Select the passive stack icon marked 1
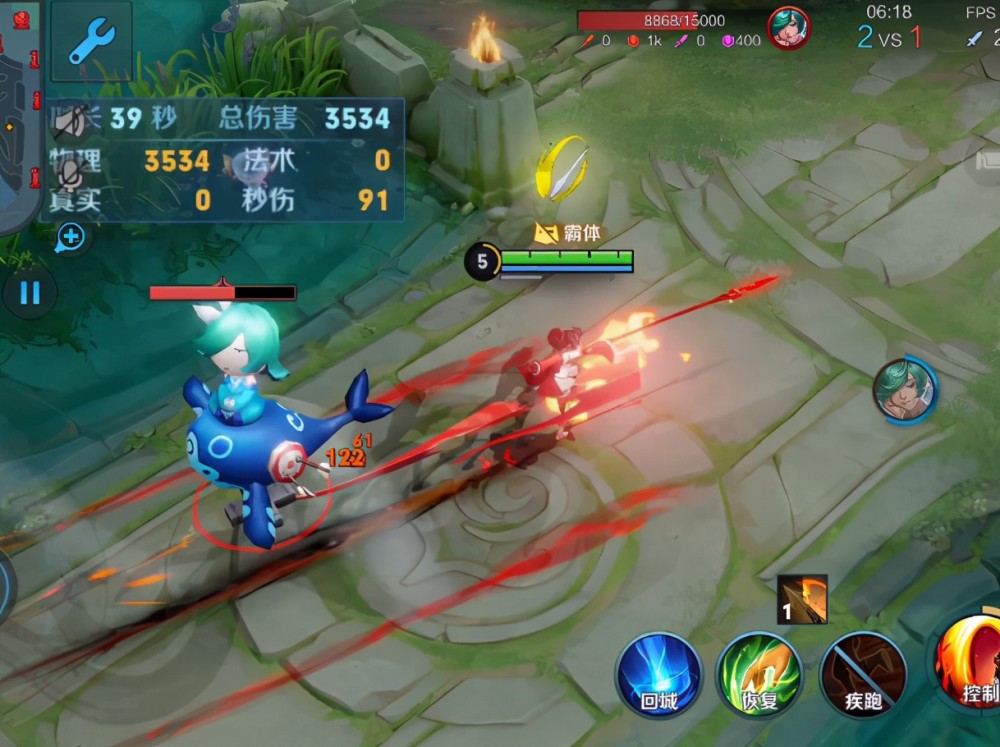This screenshot has width=1000, height=747. click(802, 600)
